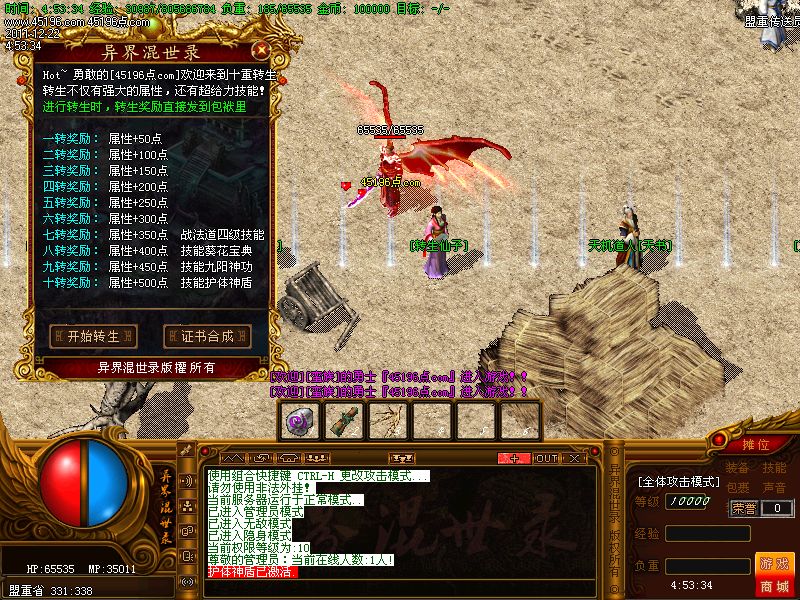The width and height of the screenshot is (800, 600).
Task: Click the OUT button above the chat
Action: (546, 458)
